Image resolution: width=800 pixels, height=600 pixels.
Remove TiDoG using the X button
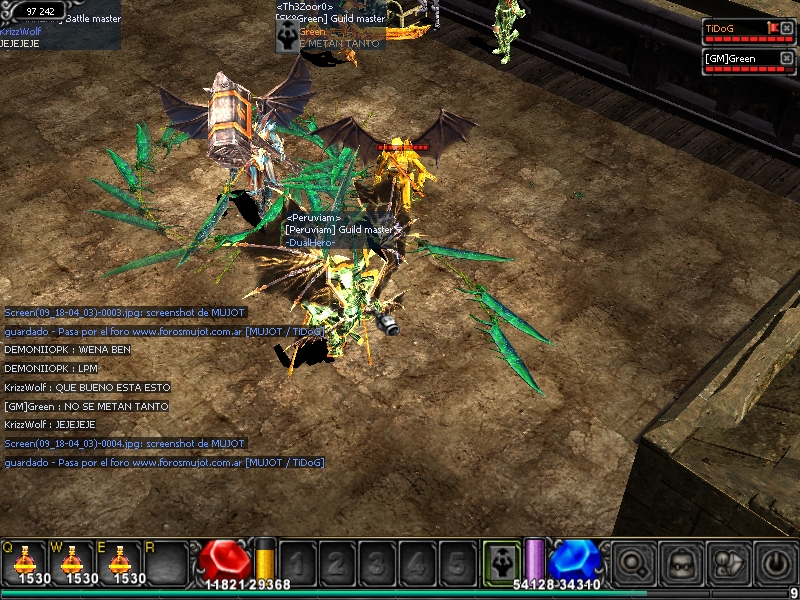786,28
